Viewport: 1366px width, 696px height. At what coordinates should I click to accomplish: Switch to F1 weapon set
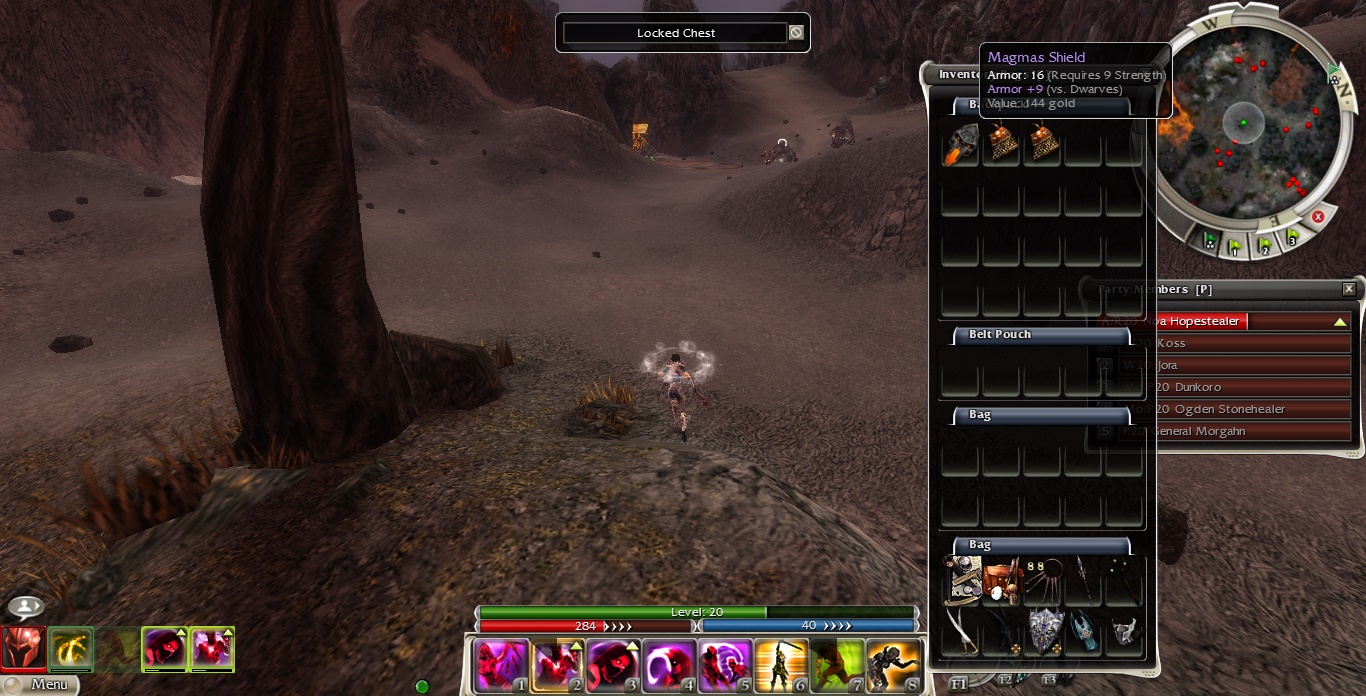[959, 682]
